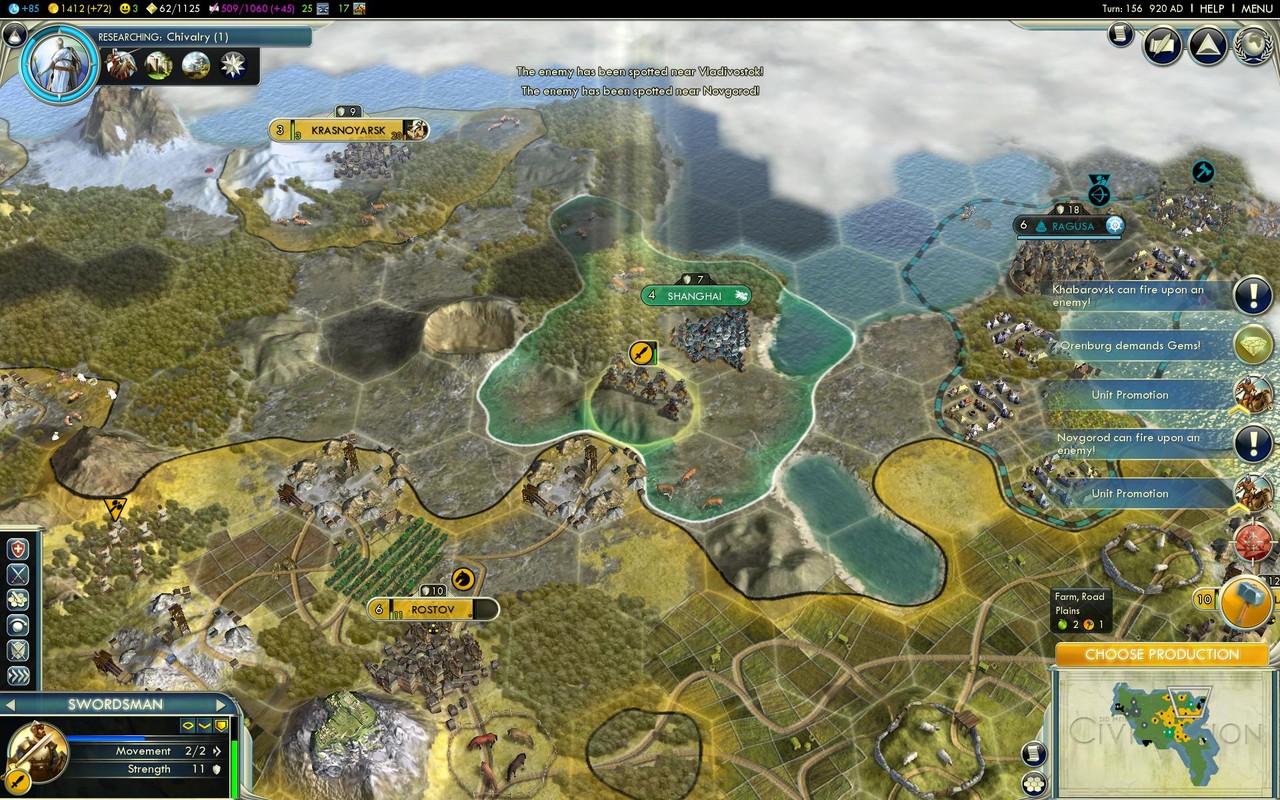The width and height of the screenshot is (1280, 800).
Task: Click the production hammer notification icon
Action: click(x=1244, y=599)
